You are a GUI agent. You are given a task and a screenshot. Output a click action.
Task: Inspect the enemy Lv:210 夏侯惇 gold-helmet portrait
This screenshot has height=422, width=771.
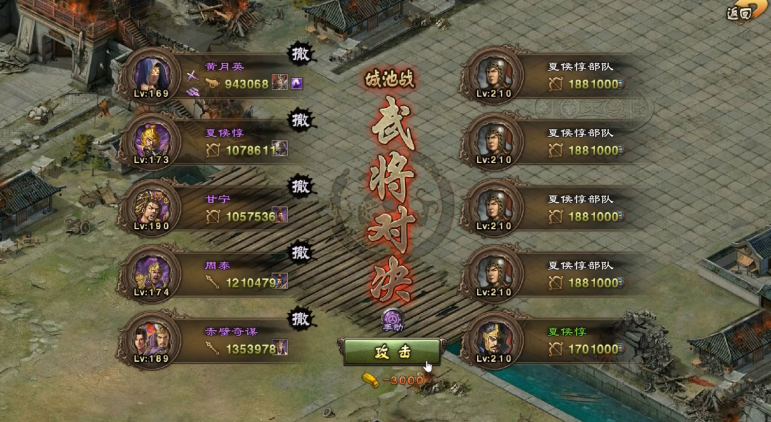point(492,338)
